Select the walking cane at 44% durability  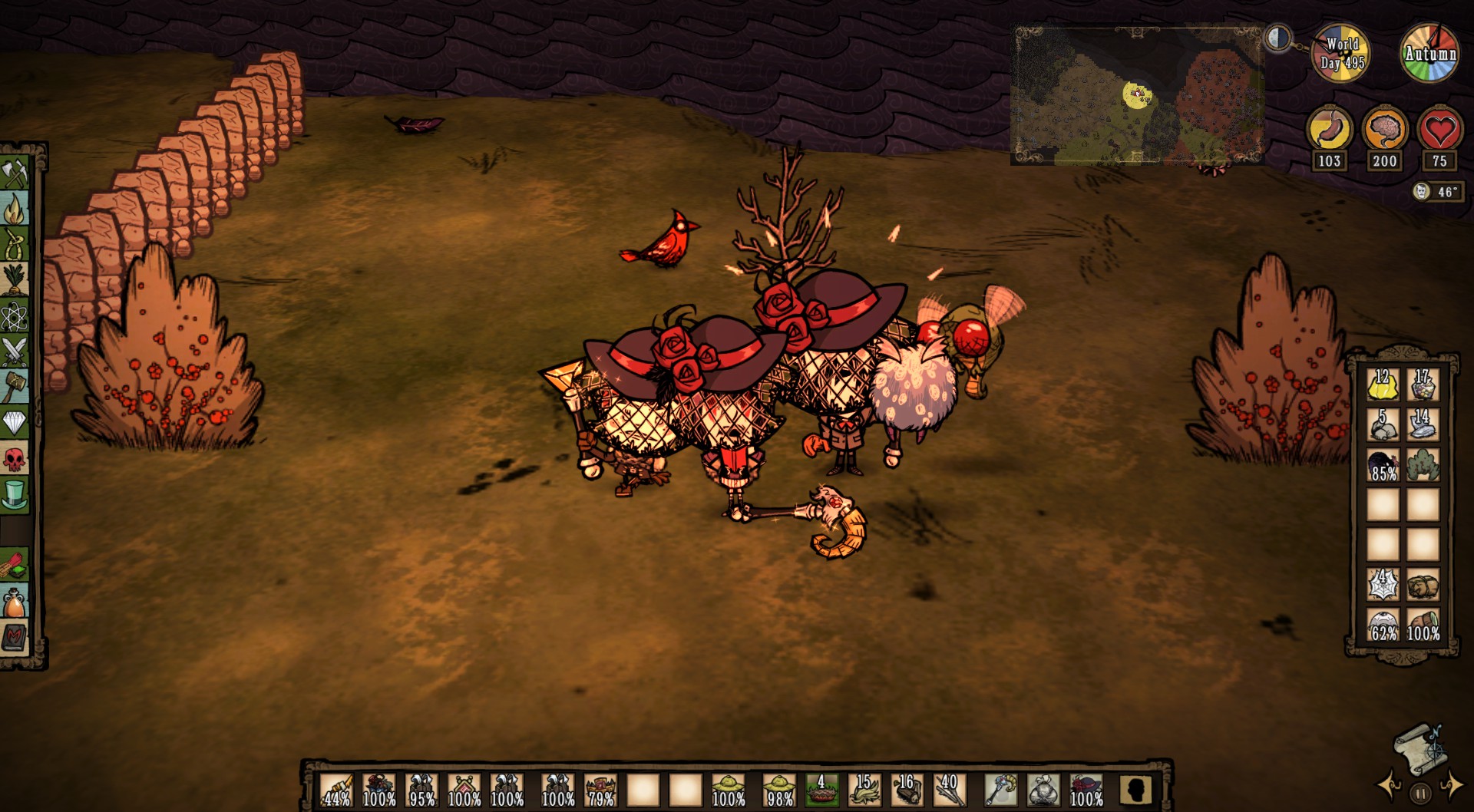pos(336,790)
